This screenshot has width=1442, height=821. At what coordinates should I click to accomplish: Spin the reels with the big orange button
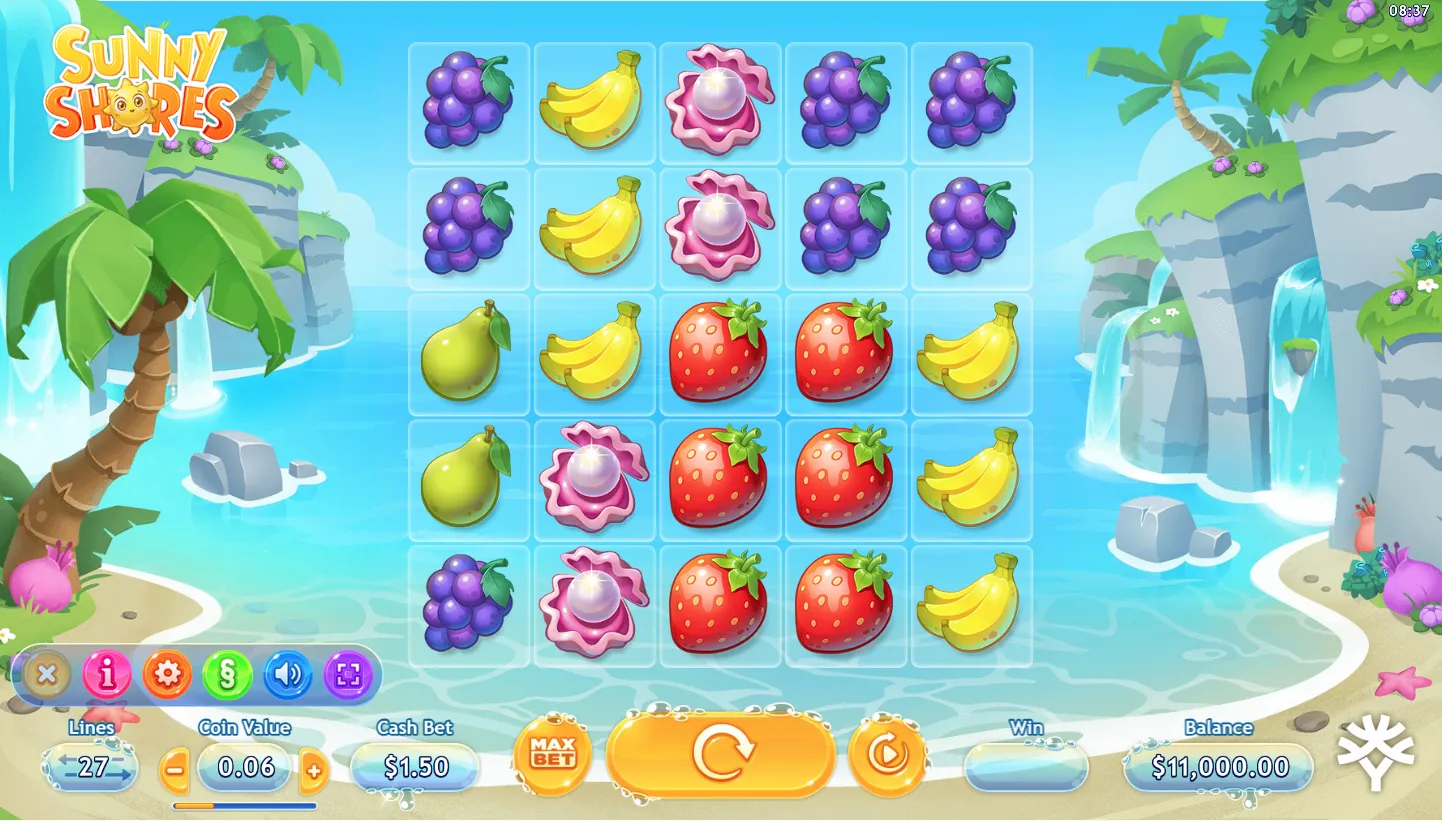720,755
